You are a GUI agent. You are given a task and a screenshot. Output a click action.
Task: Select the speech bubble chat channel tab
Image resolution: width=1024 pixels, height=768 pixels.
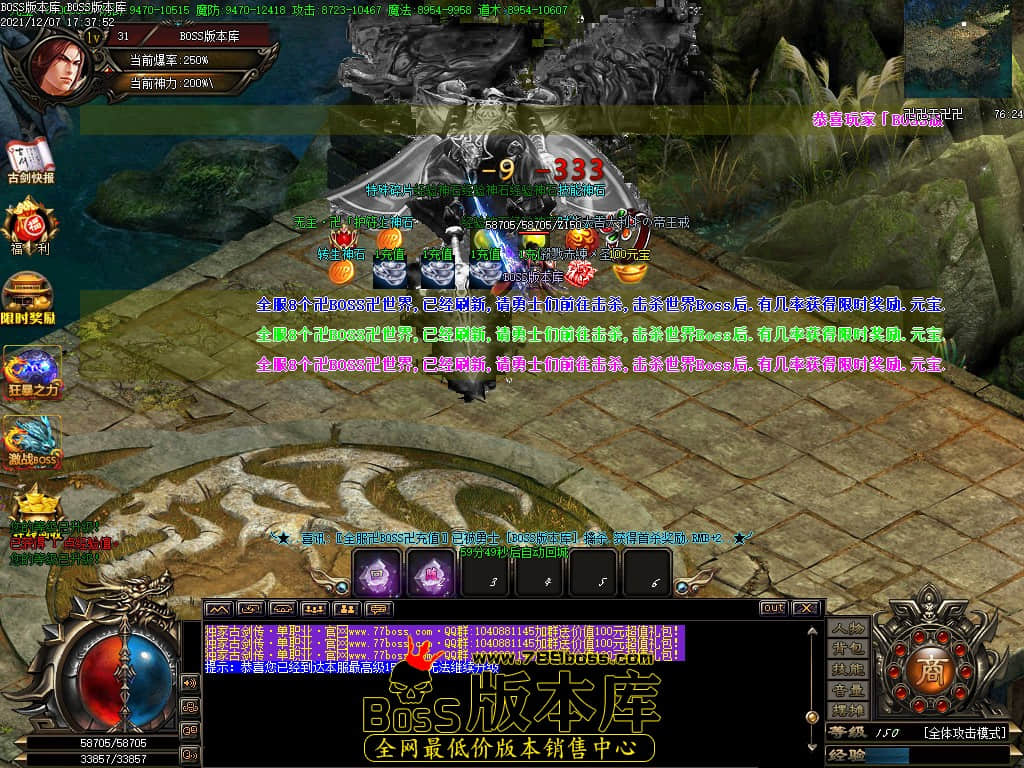coord(379,608)
